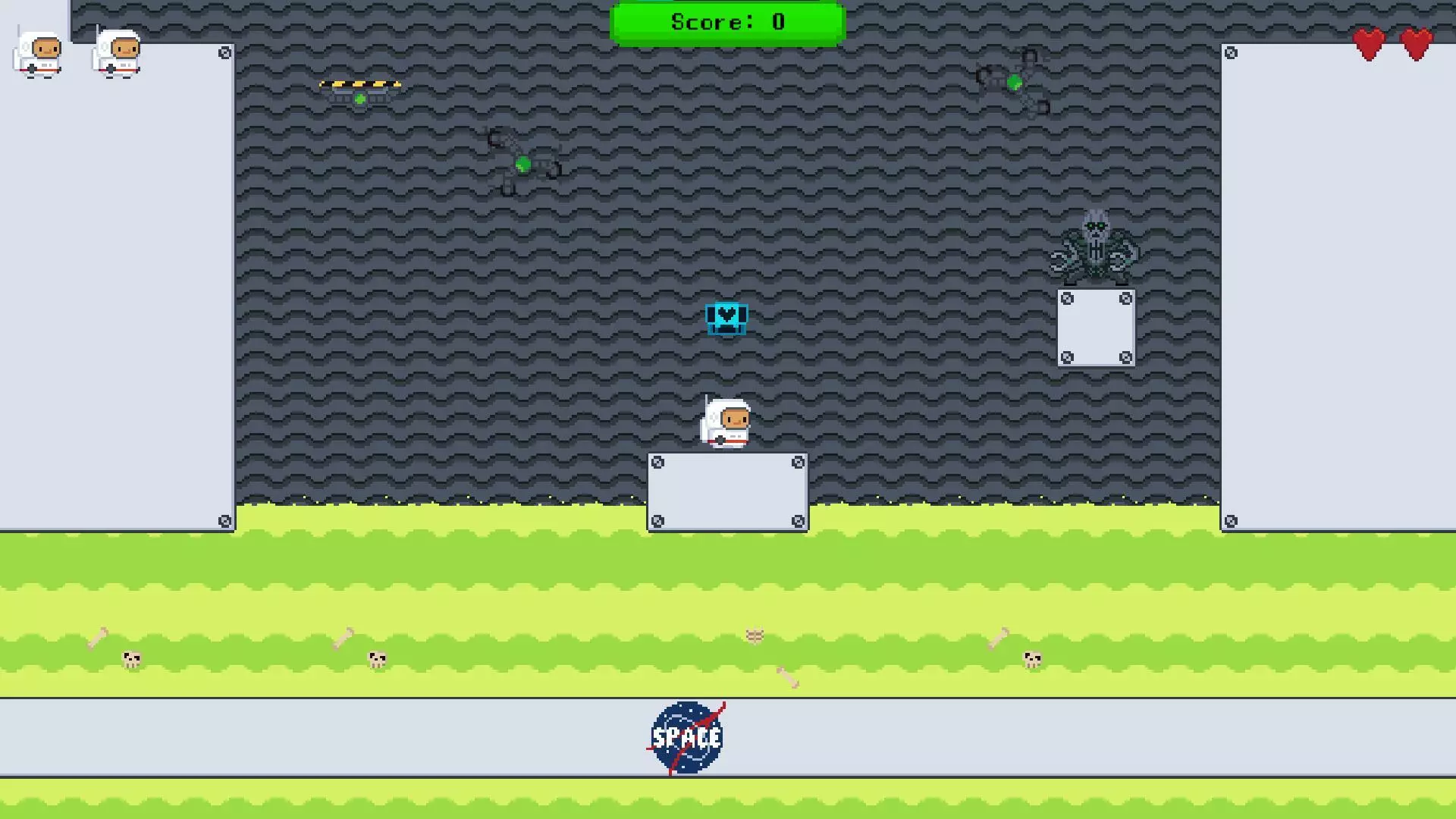Click the small platform under the robot
The height and width of the screenshot is (819, 1456).
[x=1096, y=328]
